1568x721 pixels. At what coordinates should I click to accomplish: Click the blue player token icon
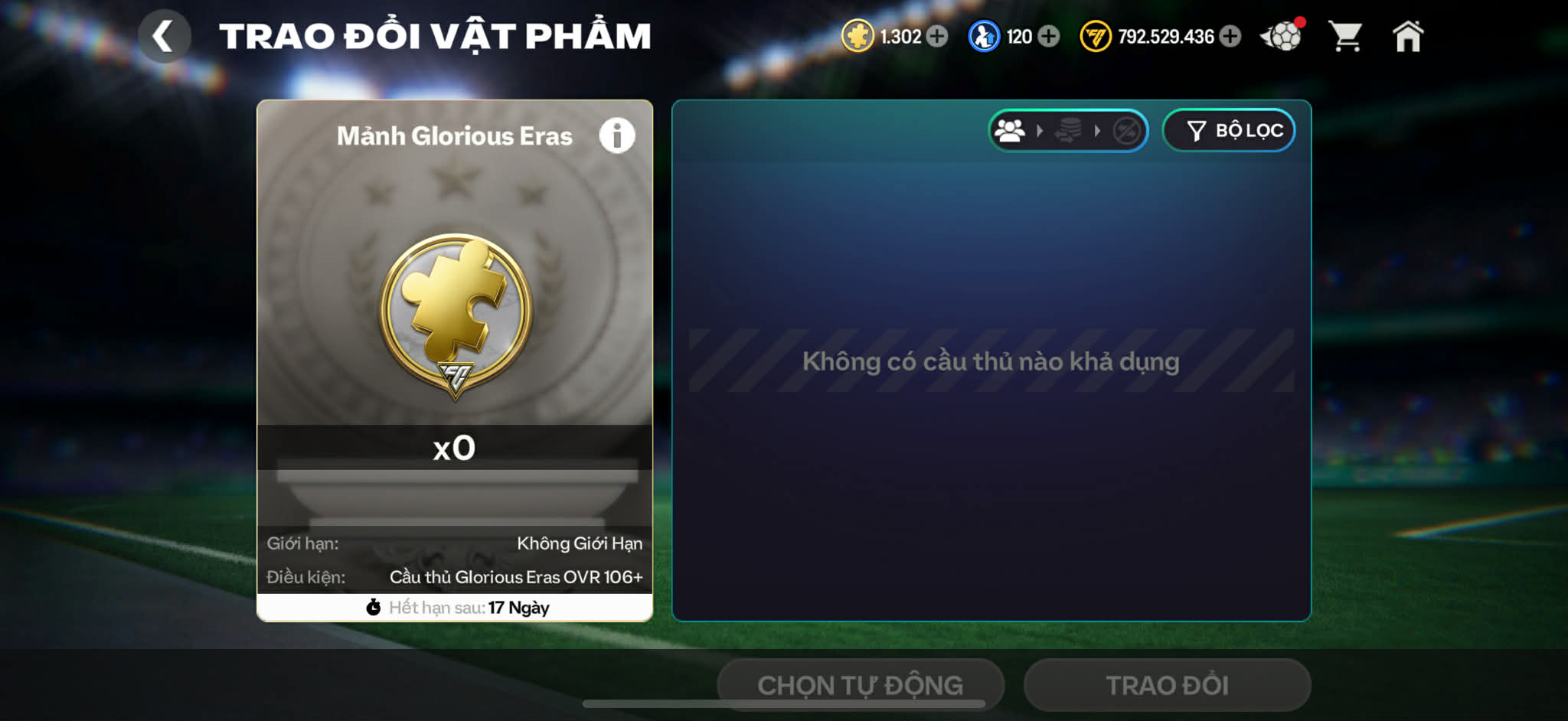pyautogui.click(x=985, y=35)
